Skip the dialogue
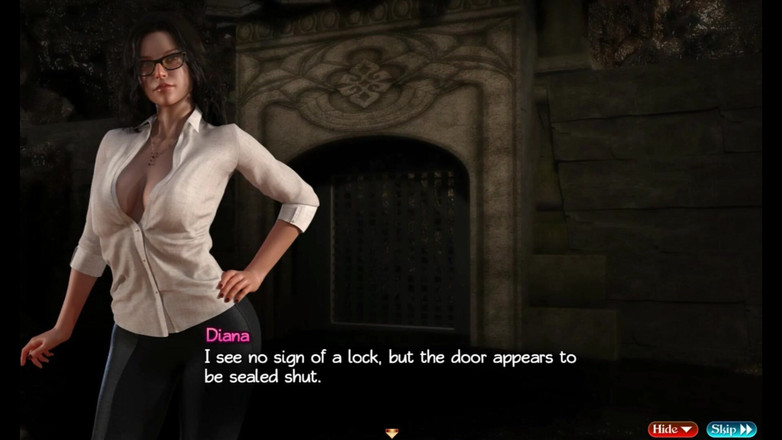The image size is (782, 440). click(731, 429)
